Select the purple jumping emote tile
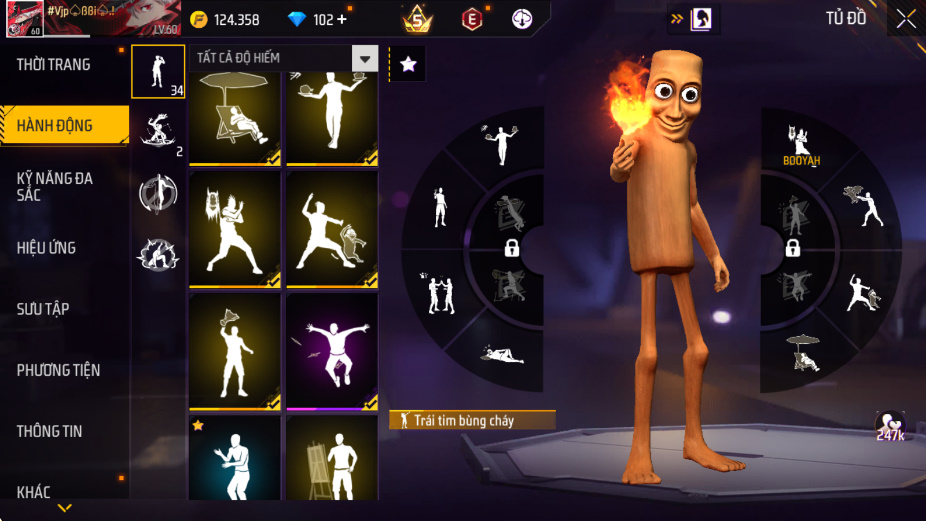Image resolution: width=926 pixels, height=521 pixels. click(x=332, y=351)
